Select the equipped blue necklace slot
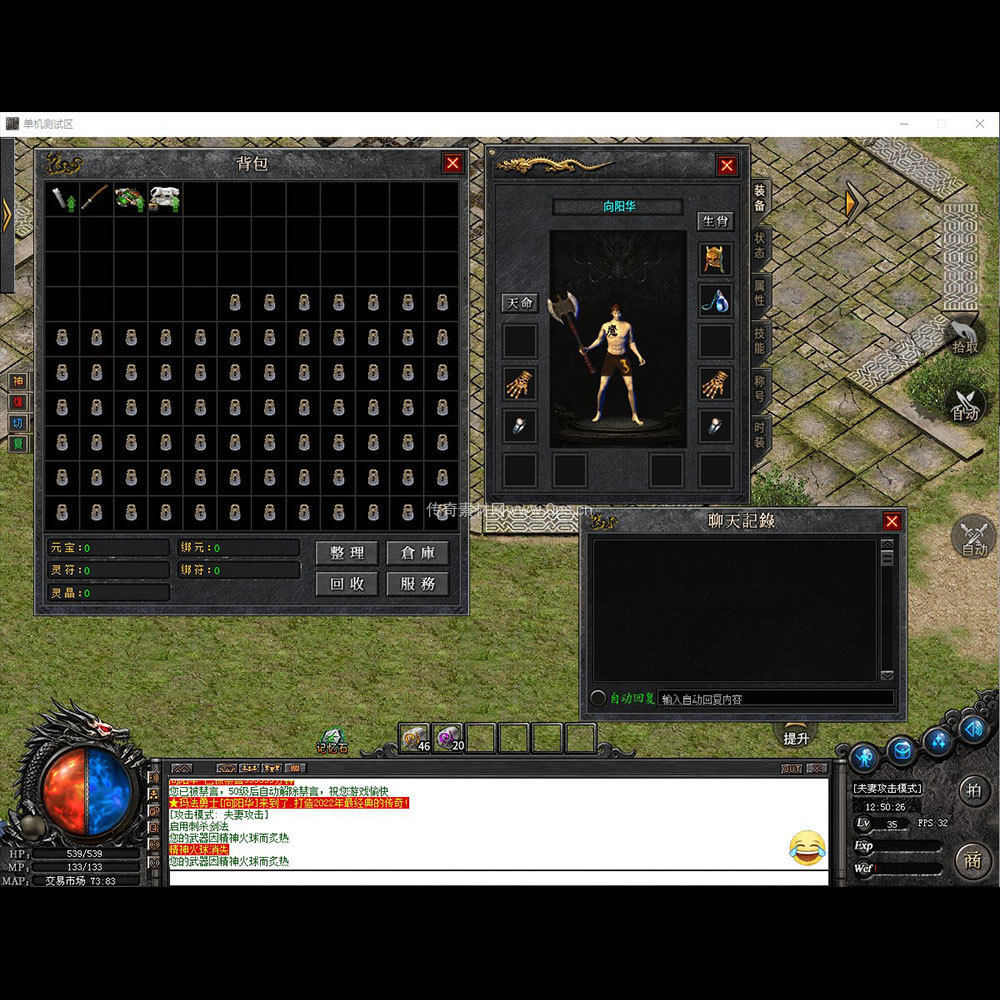Screen dimensions: 1000x1000 click(715, 299)
